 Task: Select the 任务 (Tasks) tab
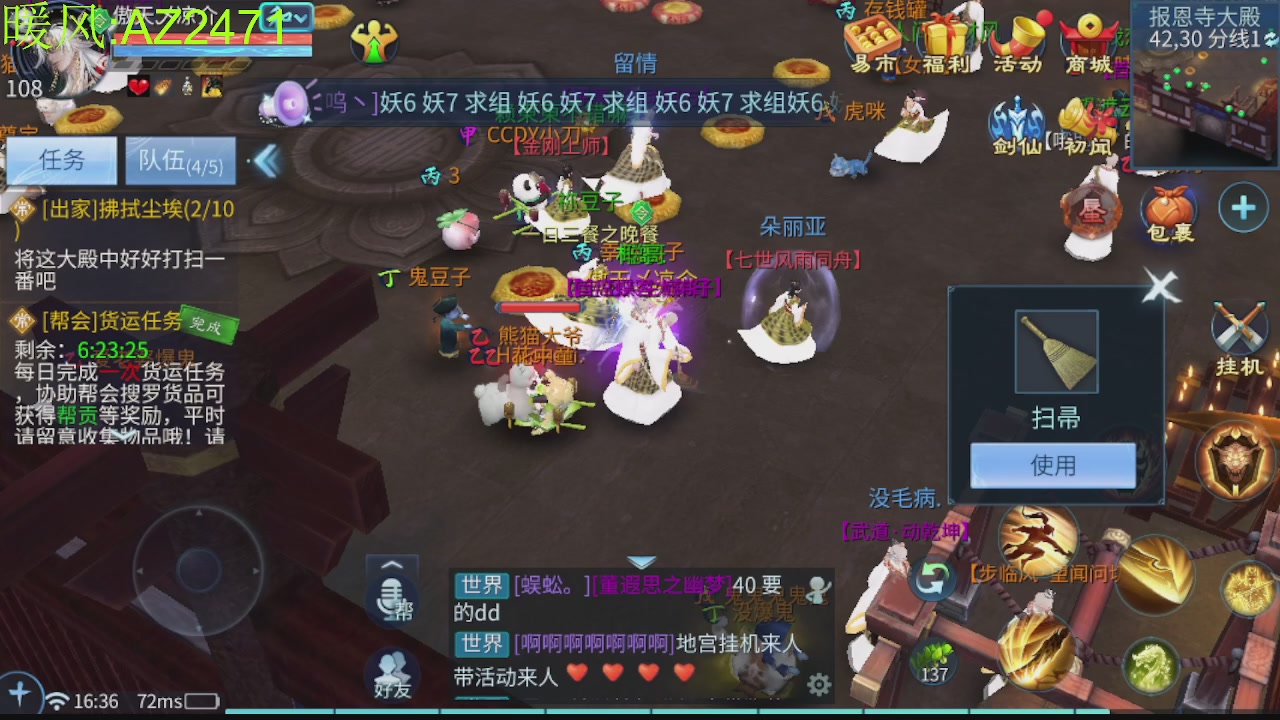[x=62, y=161]
